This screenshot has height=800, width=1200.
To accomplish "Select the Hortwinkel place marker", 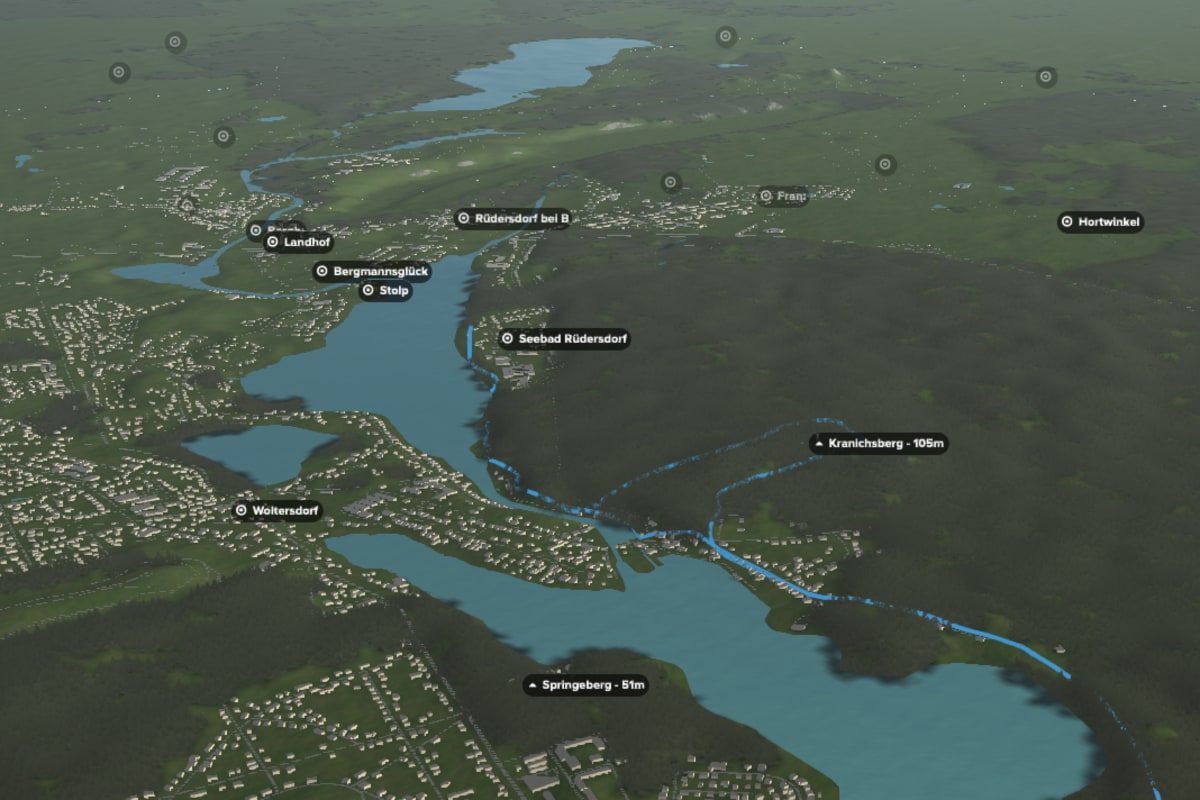I will pyautogui.click(x=1100, y=222).
